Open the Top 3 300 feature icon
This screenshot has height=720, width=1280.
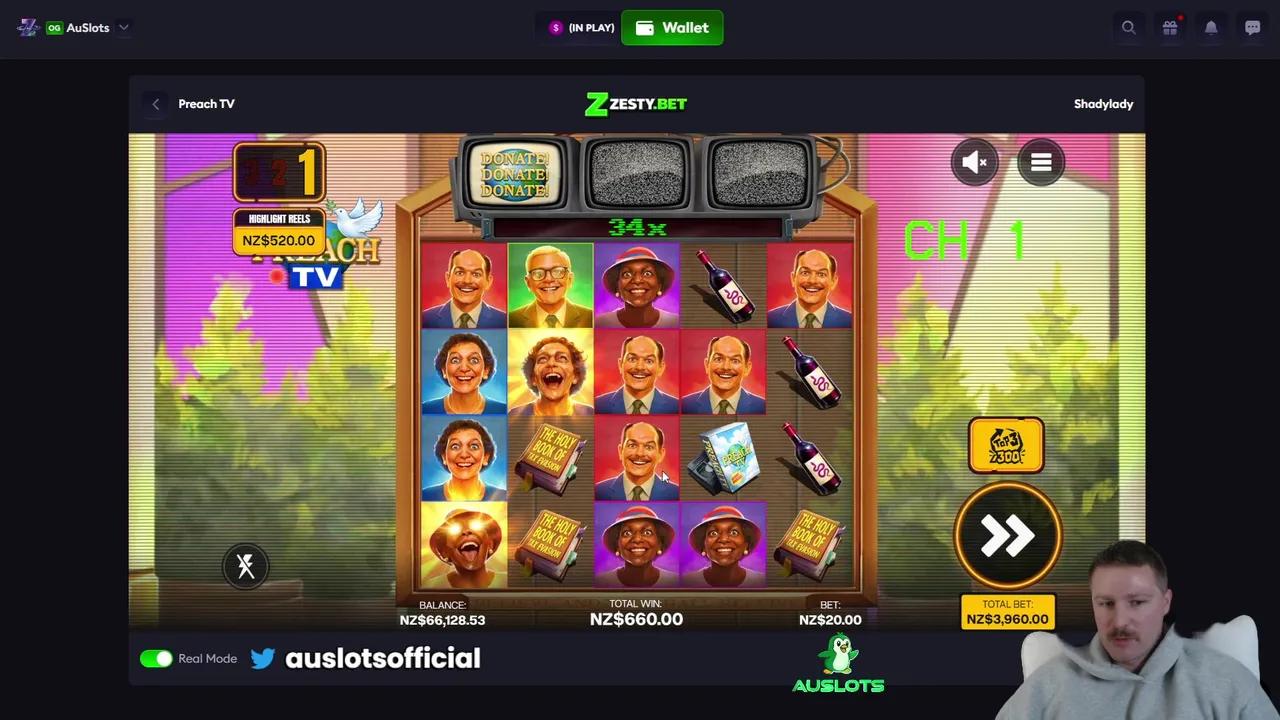point(1006,445)
